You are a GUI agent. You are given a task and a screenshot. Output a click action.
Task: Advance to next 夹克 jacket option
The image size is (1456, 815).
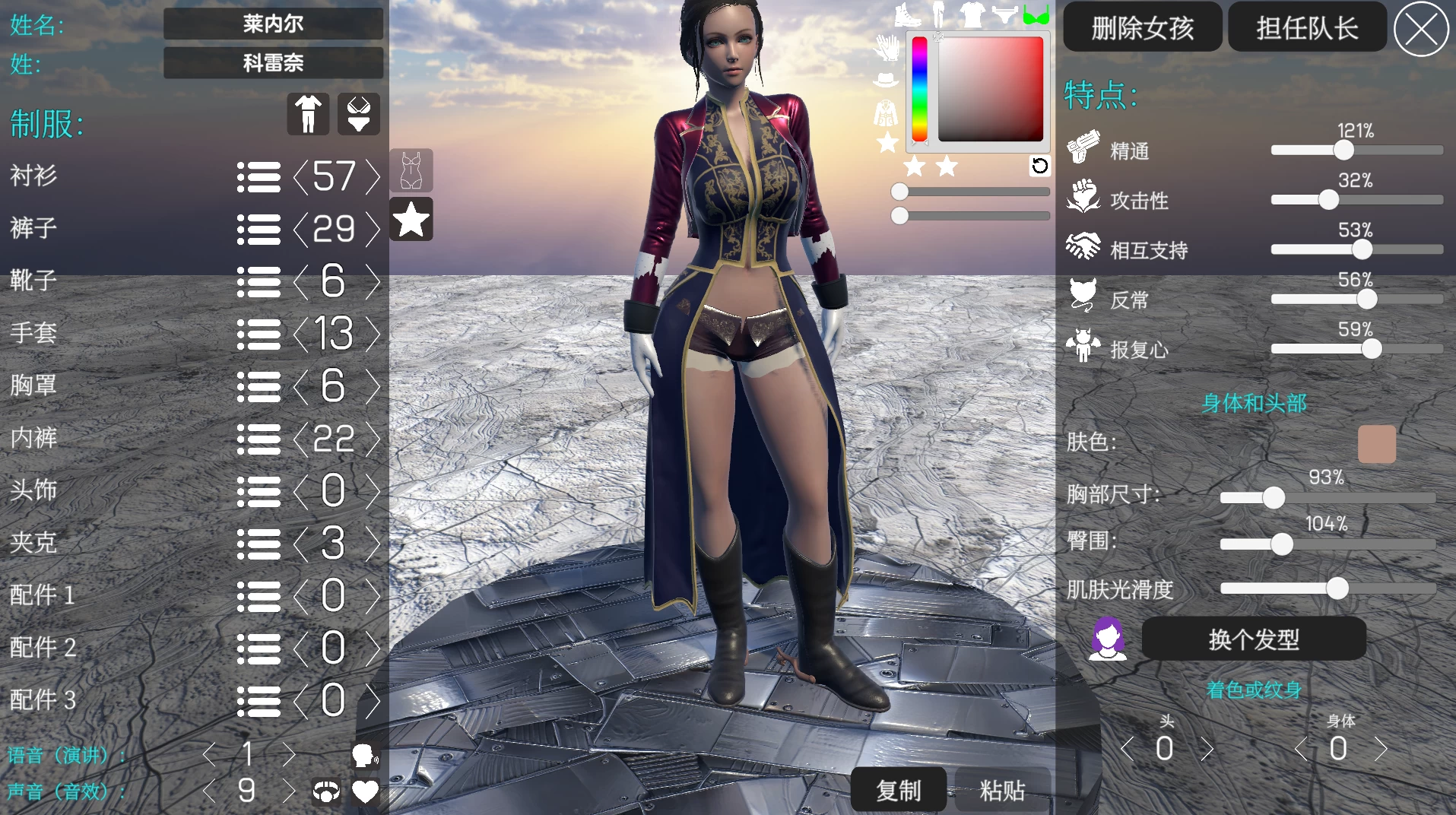click(373, 543)
